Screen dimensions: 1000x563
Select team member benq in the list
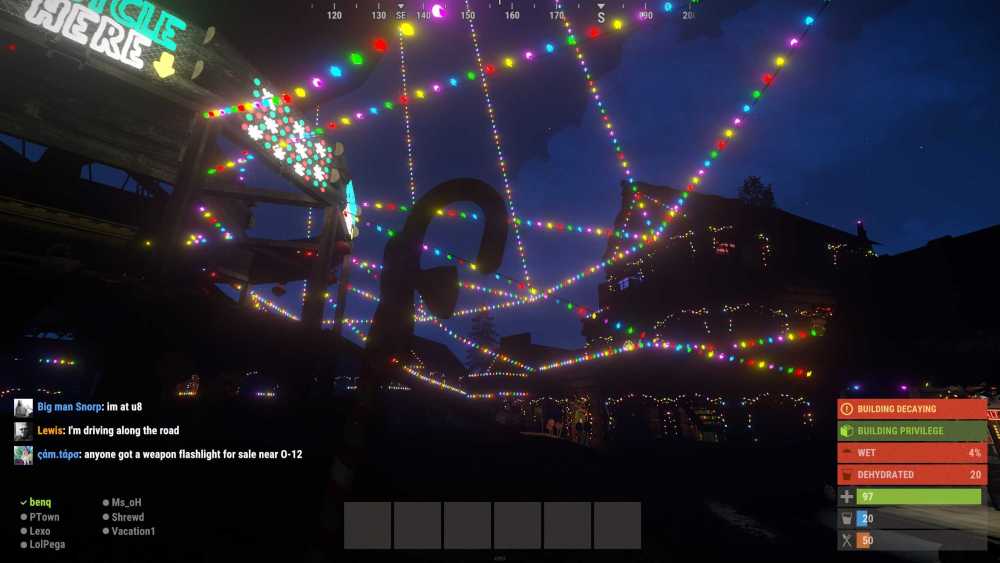40,502
